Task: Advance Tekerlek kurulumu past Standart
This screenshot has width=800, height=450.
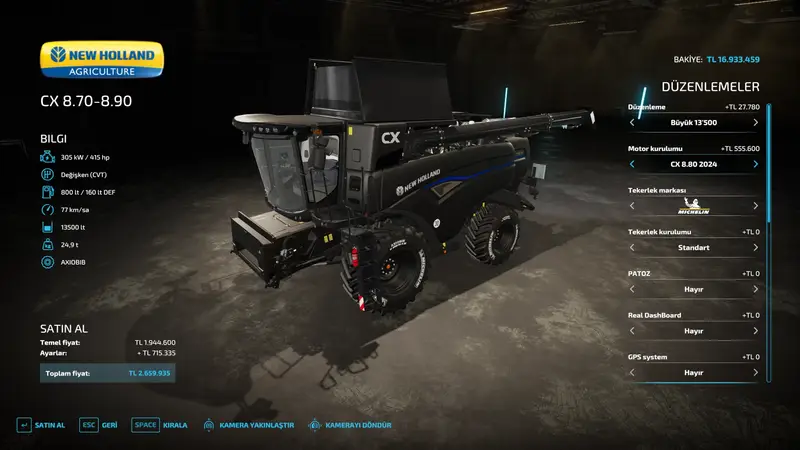Action: click(755, 247)
